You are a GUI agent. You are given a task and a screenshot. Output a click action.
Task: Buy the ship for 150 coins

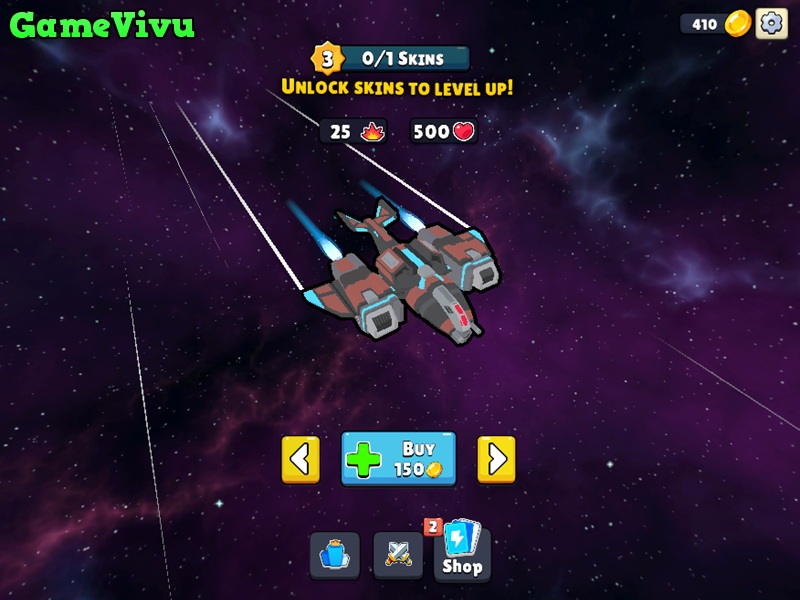click(398, 459)
